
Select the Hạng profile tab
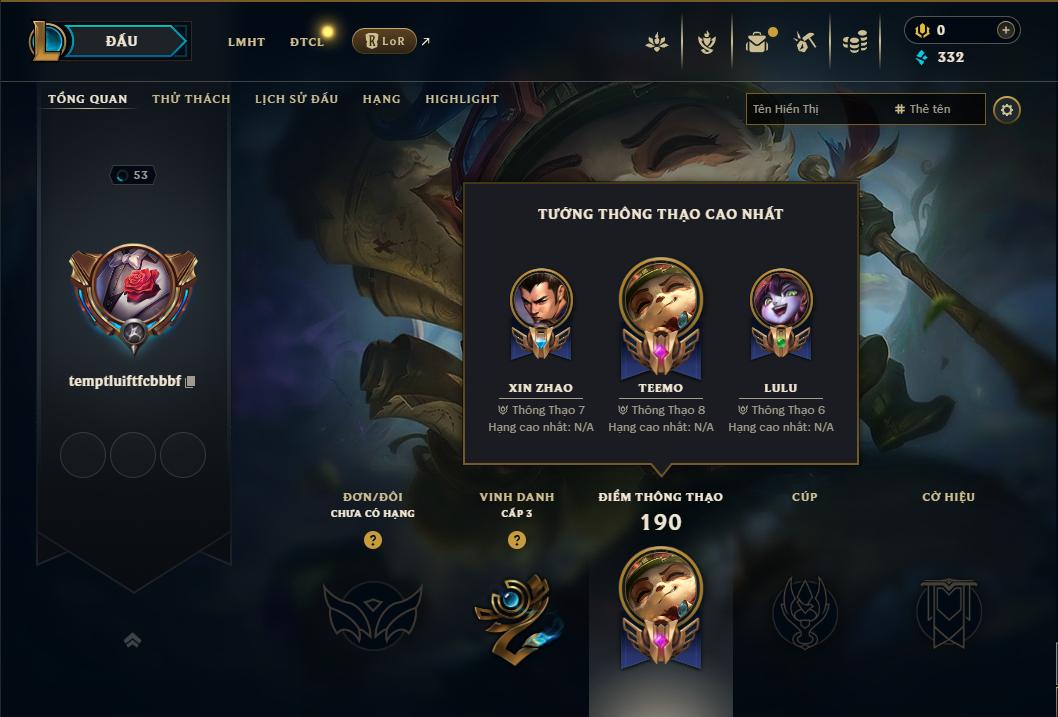[x=381, y=99]
